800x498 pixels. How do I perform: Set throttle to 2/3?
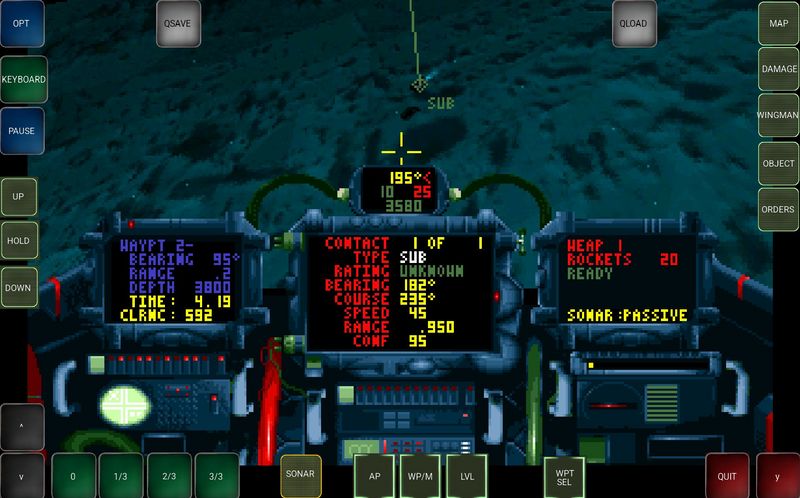(169, 476)
